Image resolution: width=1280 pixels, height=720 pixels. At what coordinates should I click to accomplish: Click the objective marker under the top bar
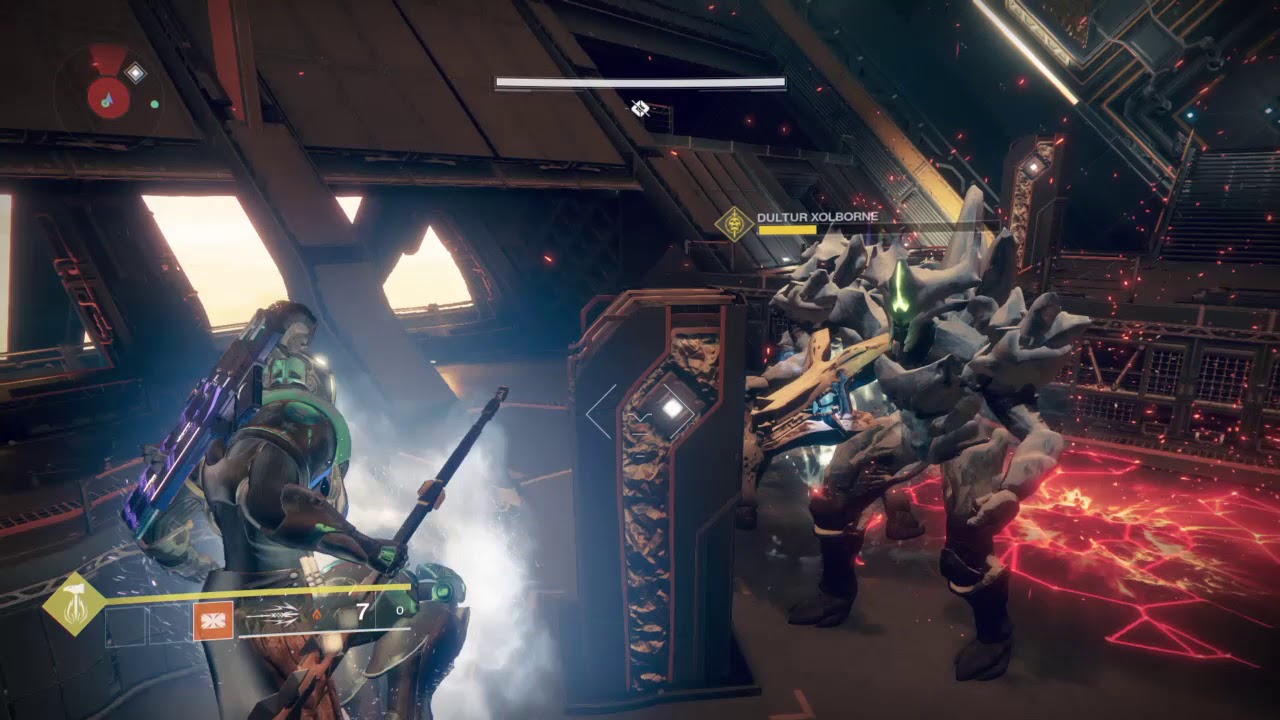coord(640,108)
